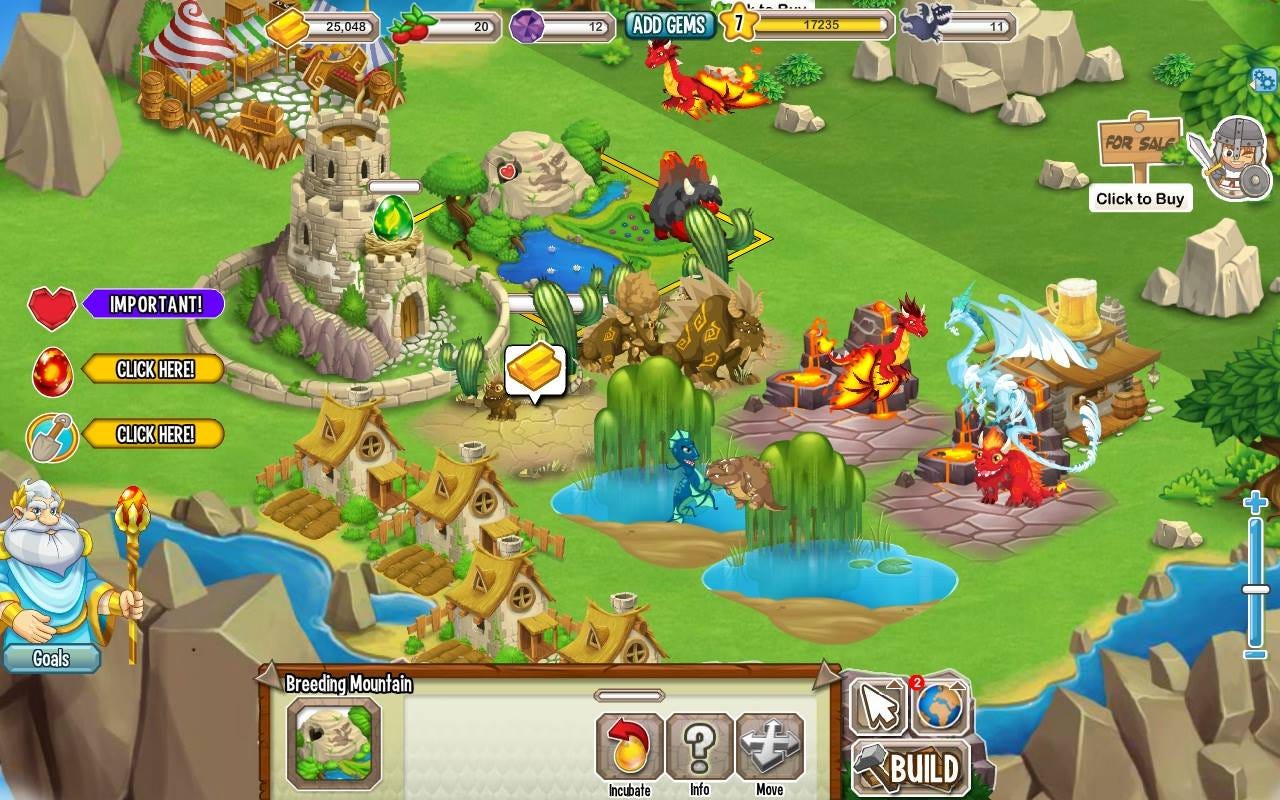Open the Goals panel
The height and width of the screenshot is (800, 1280).
point(51,658)
